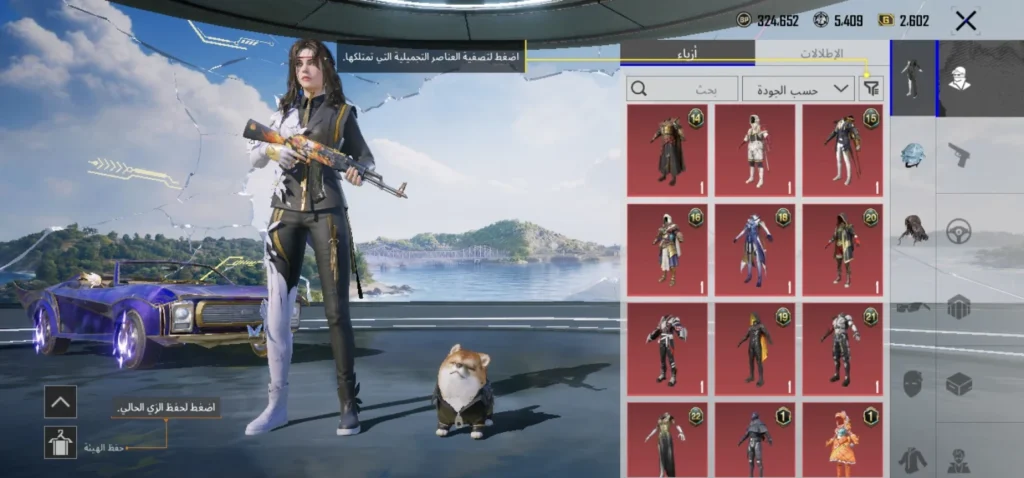Open the helmet category
This screenshot has height=478, width=1024.
point(912,155)
